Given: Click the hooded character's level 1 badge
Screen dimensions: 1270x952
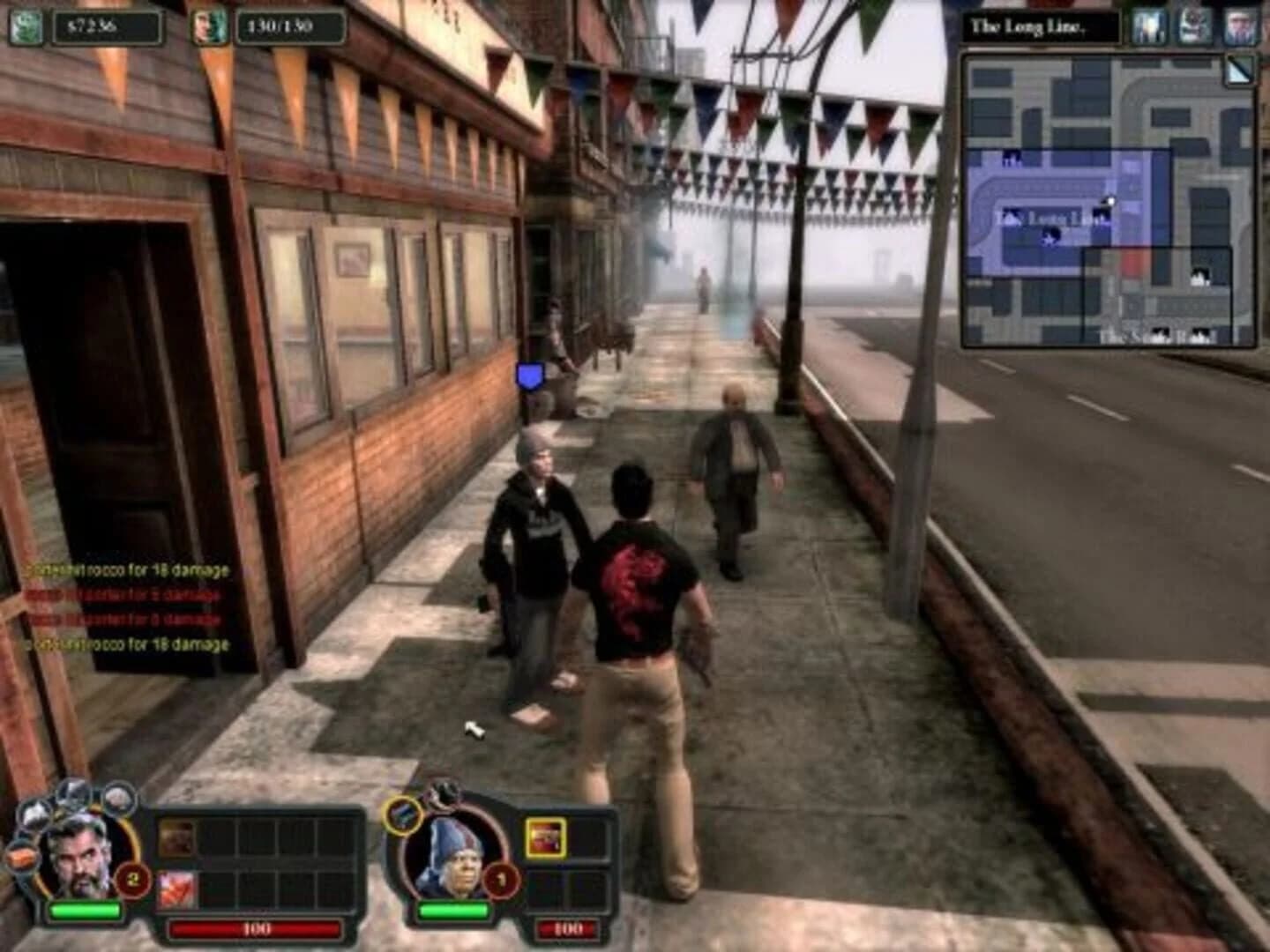Looking at the screenshot, I should 500,880.
